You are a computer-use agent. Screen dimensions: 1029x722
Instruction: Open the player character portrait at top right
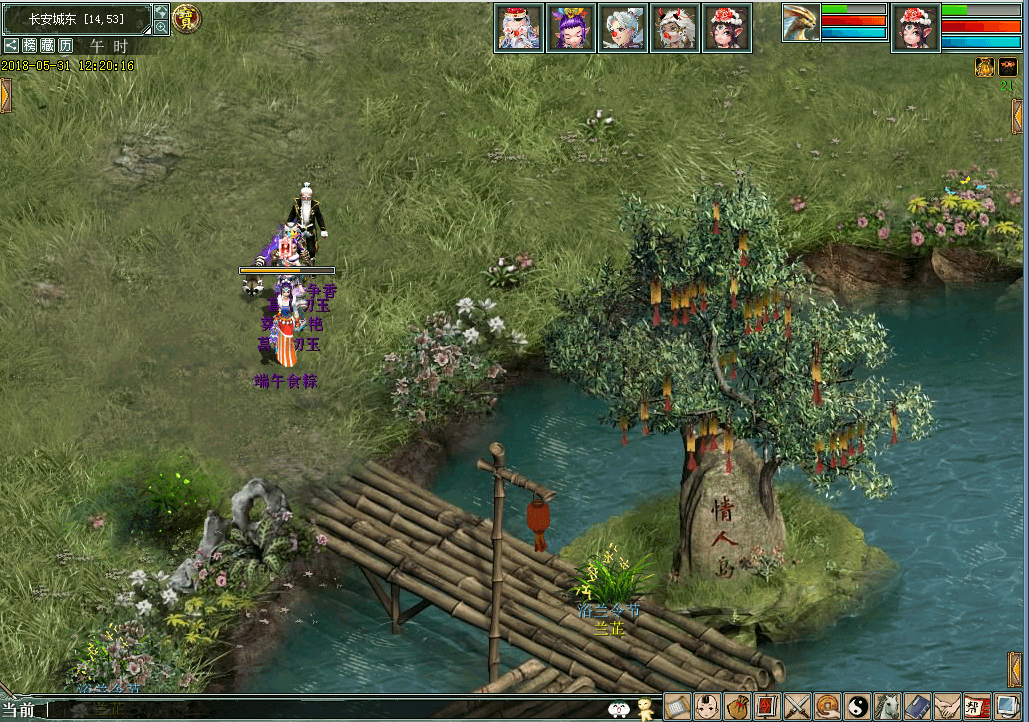click(916, 27)
